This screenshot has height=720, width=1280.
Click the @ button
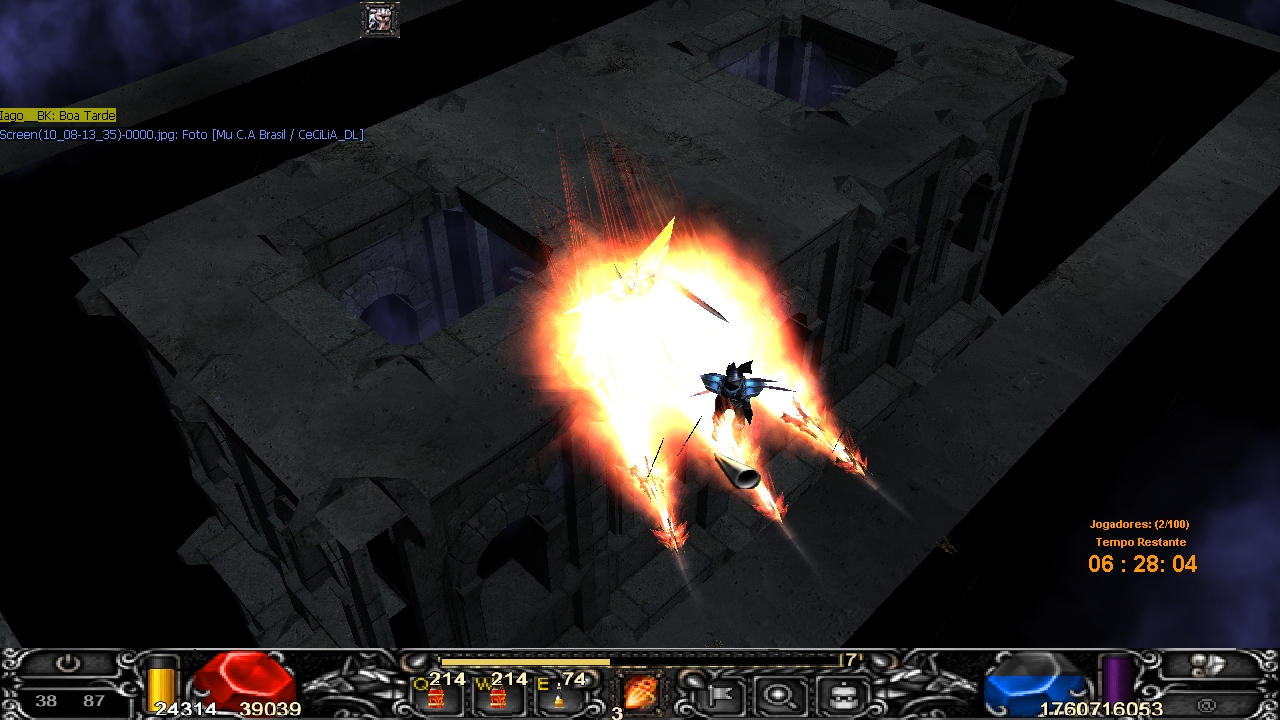[1208, 704]
